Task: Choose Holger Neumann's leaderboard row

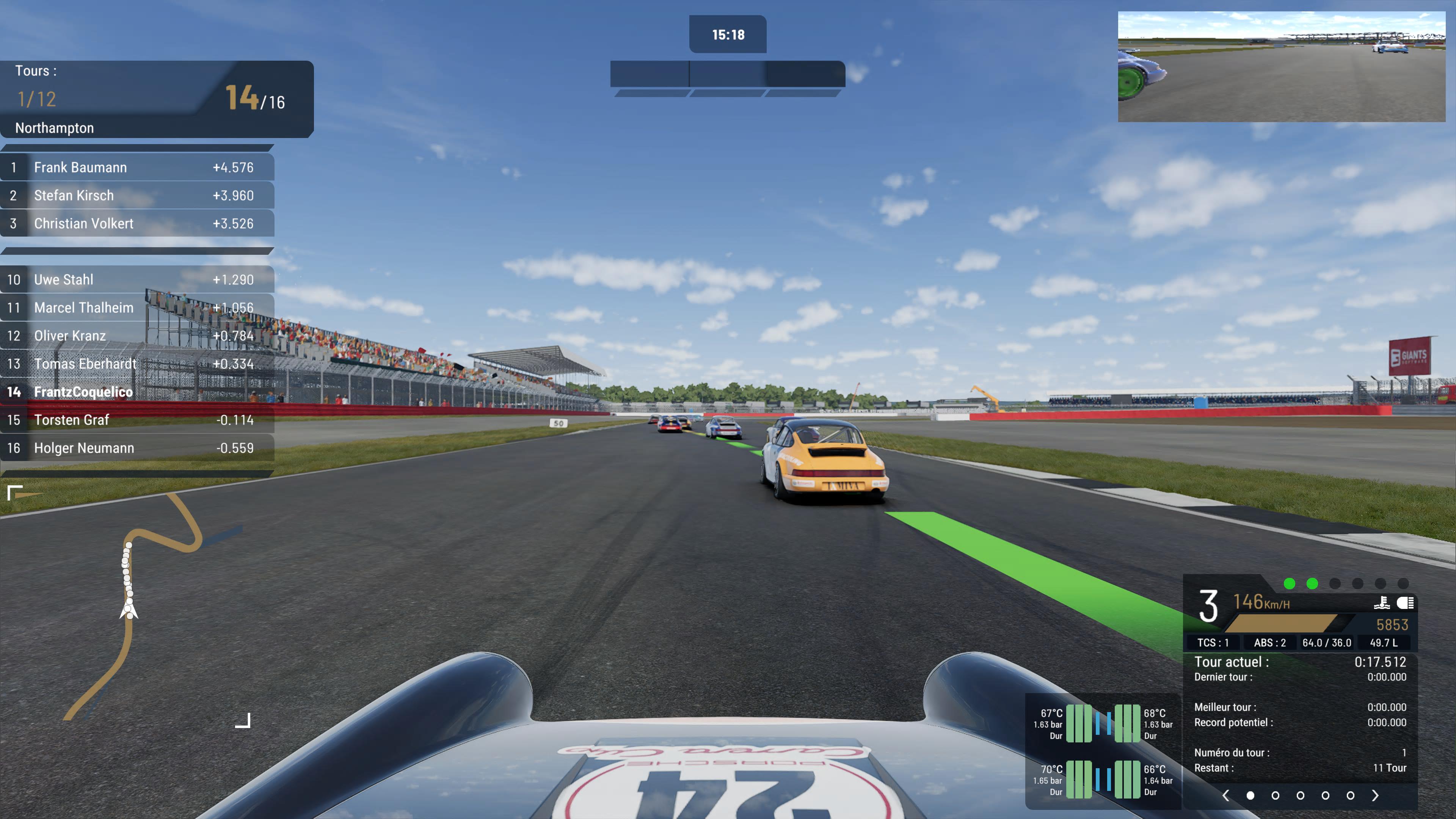Action: [x=137, y=448]
